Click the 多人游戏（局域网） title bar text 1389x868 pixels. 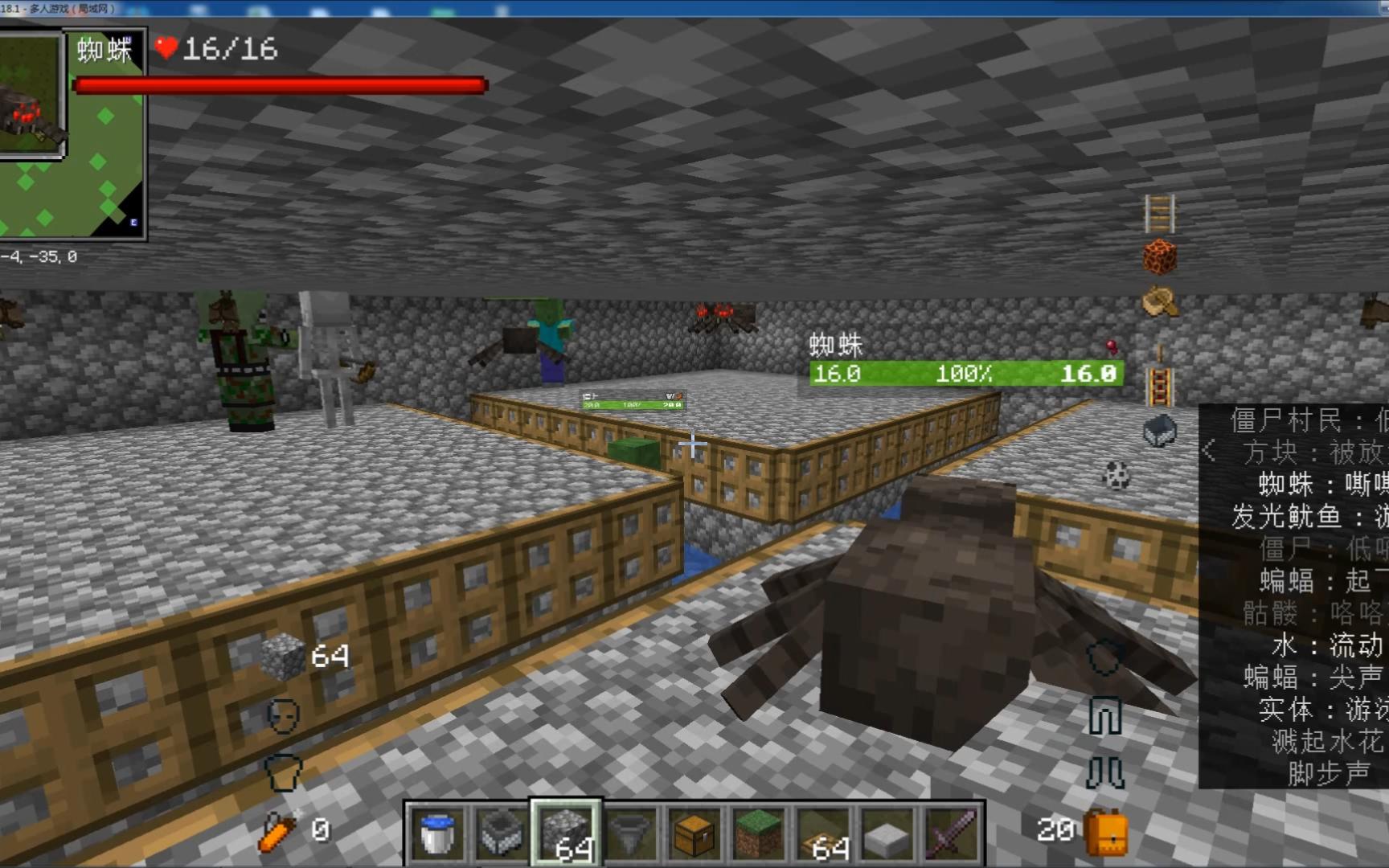click(72, 6)
